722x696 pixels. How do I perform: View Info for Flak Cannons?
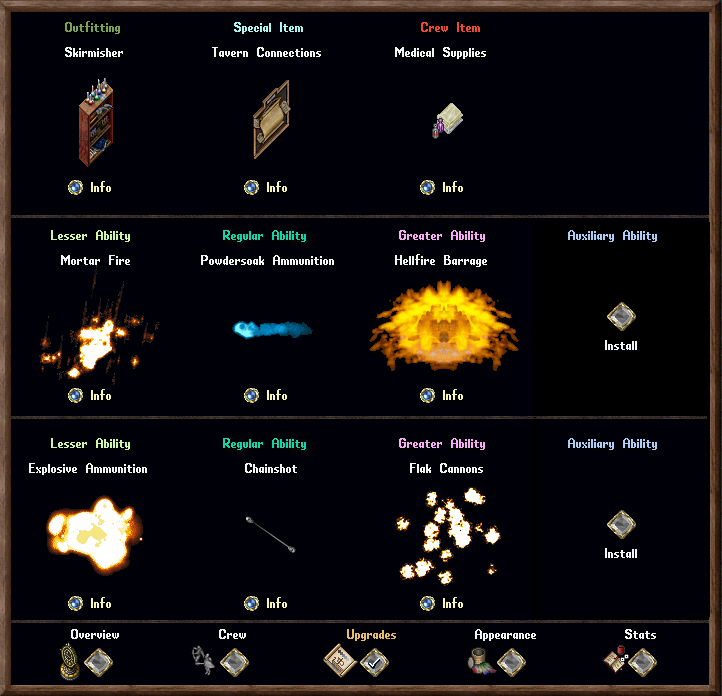[428, 603]
